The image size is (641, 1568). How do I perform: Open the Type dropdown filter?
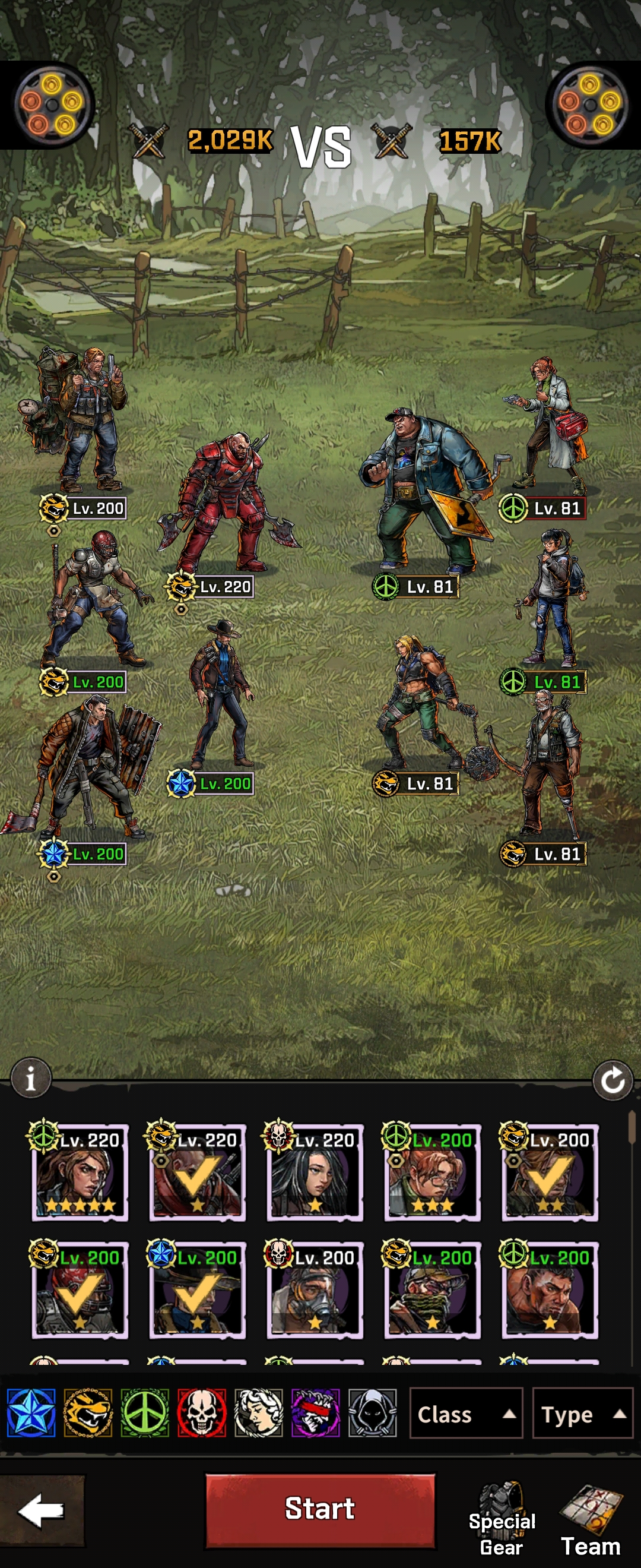(583, 1414)
